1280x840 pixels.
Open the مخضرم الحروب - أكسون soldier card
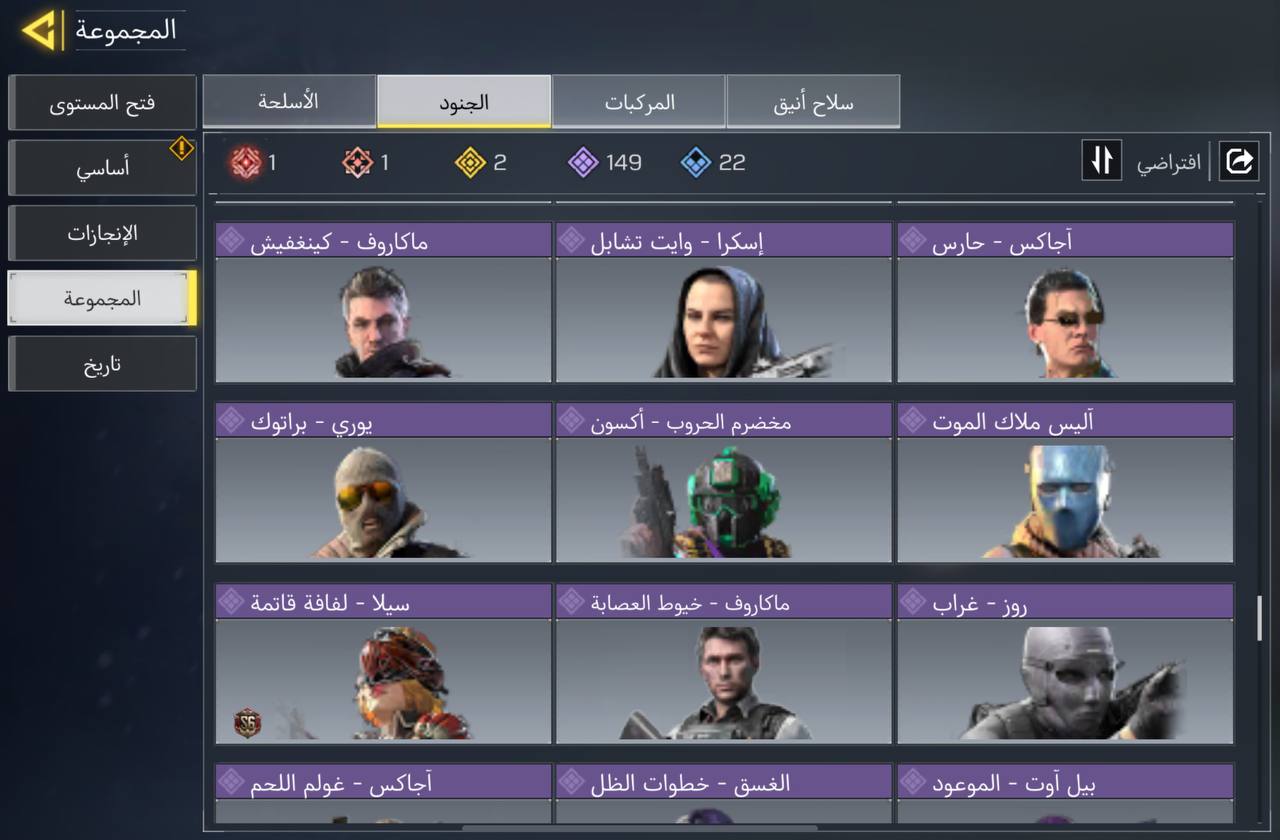point(722,490)
